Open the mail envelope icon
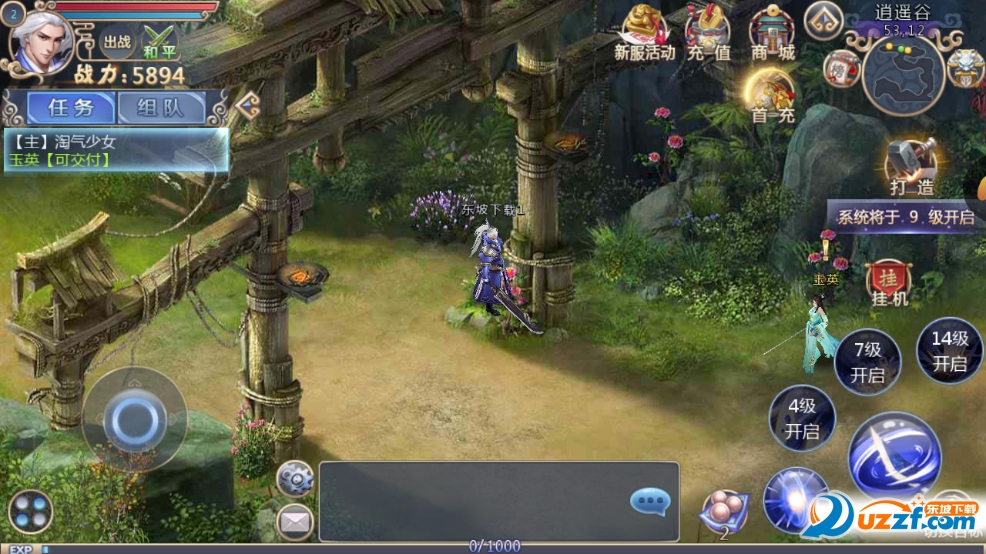Viewport: 986px width, 554px height. point(295,520)
